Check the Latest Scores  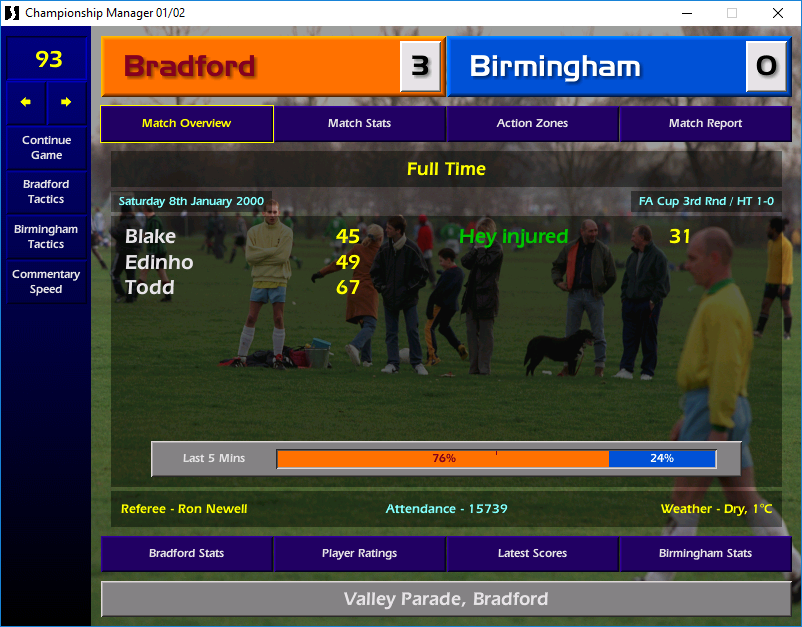[x=532, y=553]
